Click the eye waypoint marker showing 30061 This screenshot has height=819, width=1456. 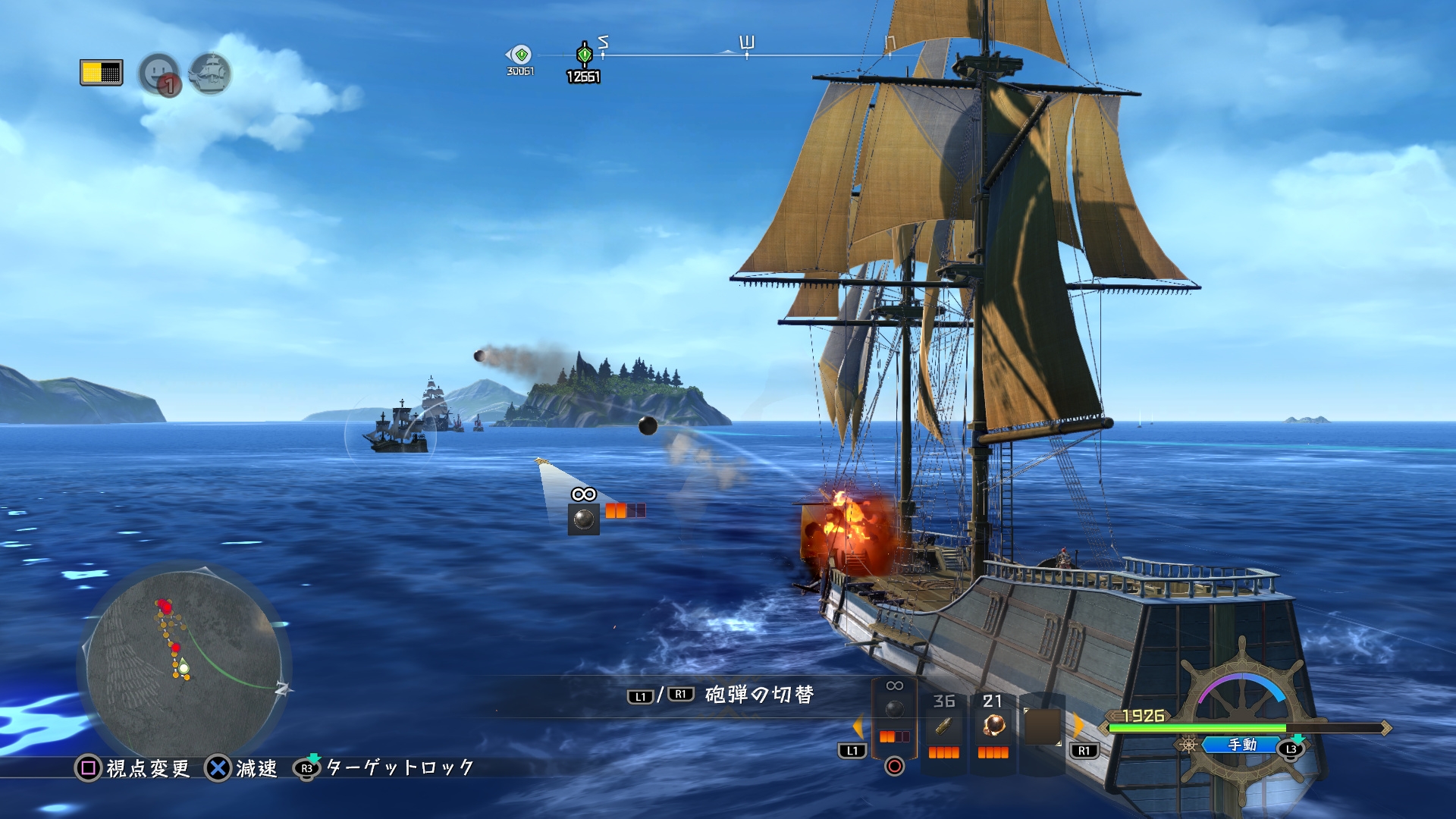(519, 55)
